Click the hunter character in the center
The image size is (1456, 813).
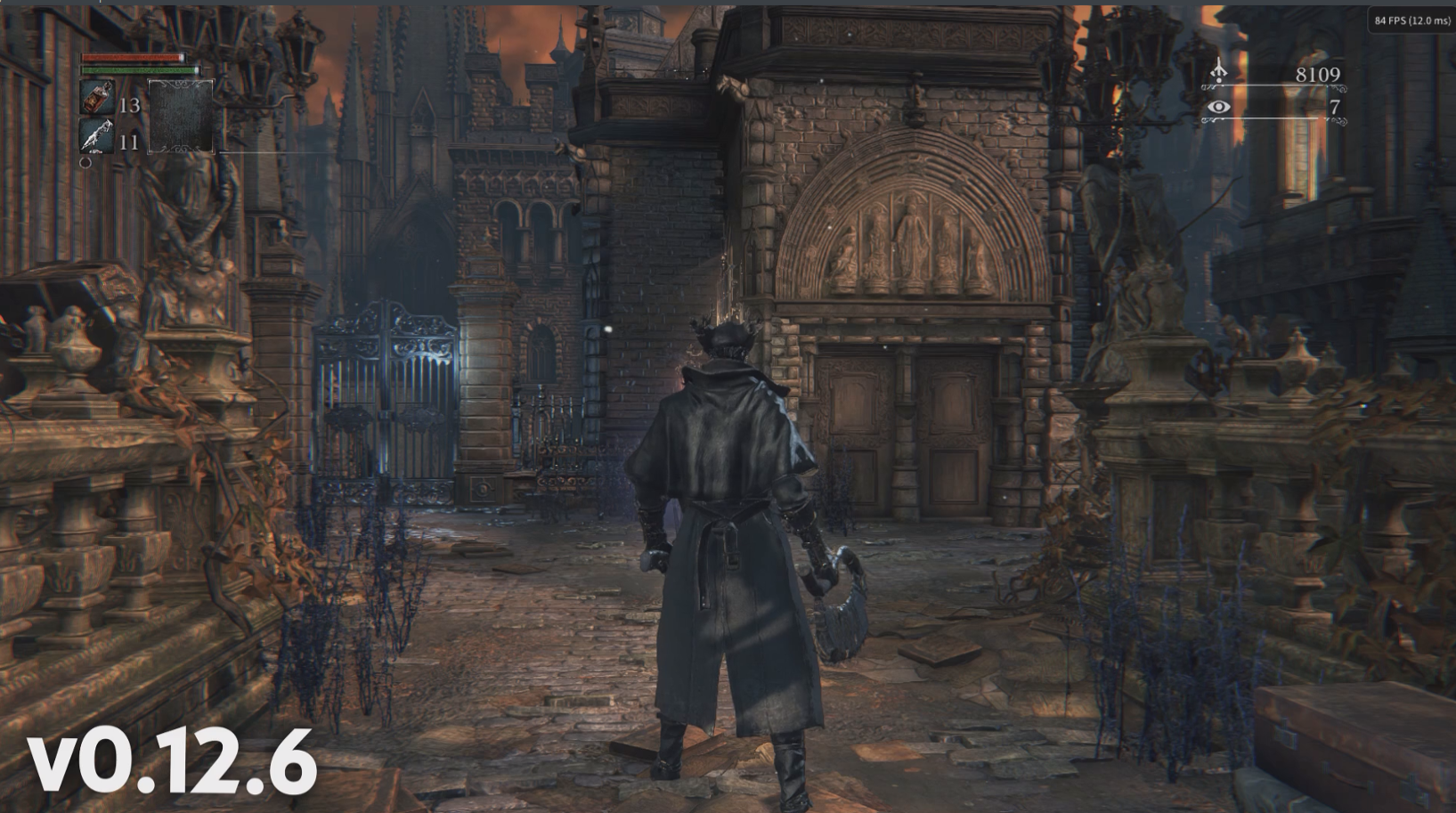tap(730, 534)
